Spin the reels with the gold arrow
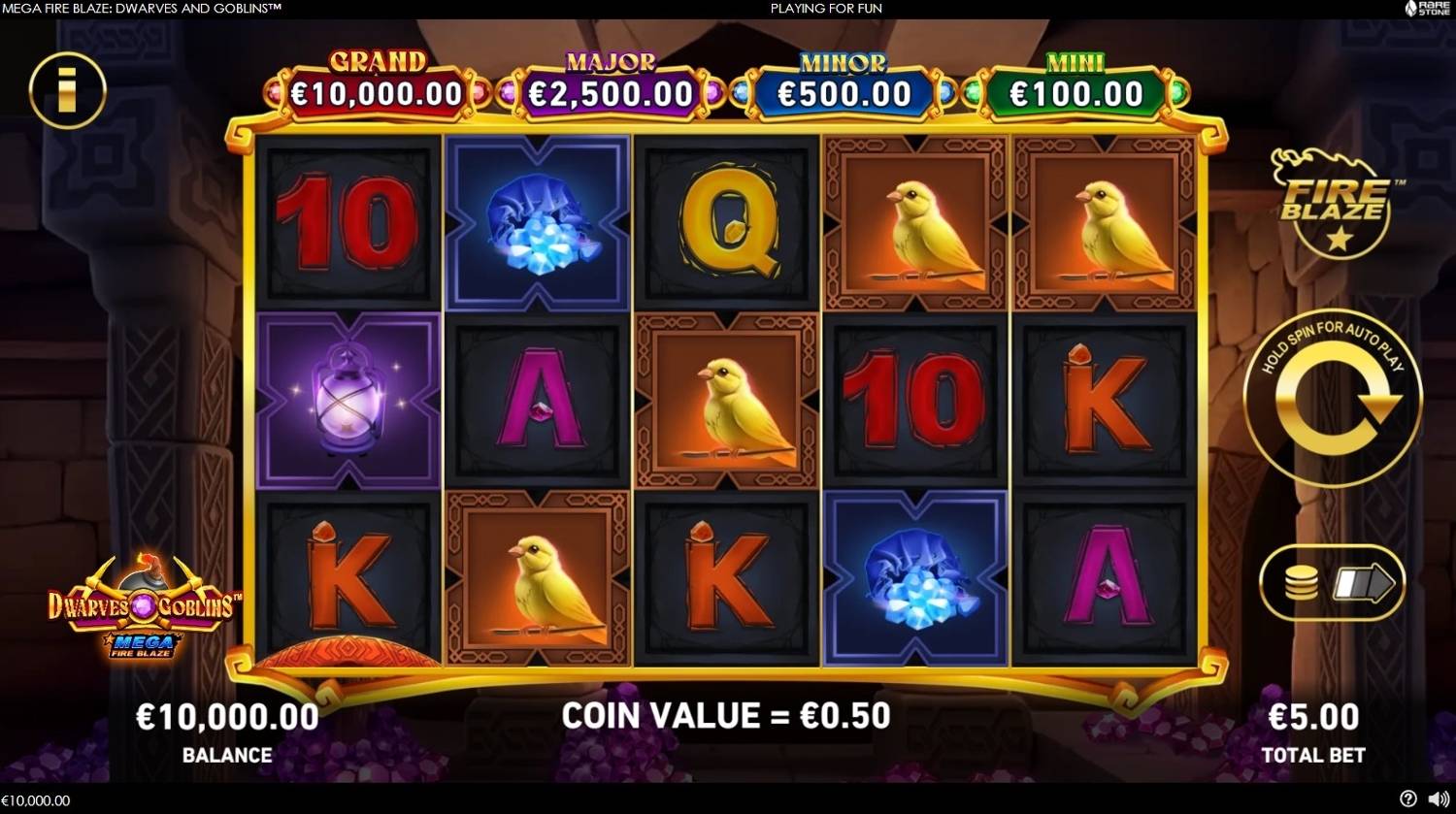The height and width of the screenshot is (814, 1456). coord(1332,398)
